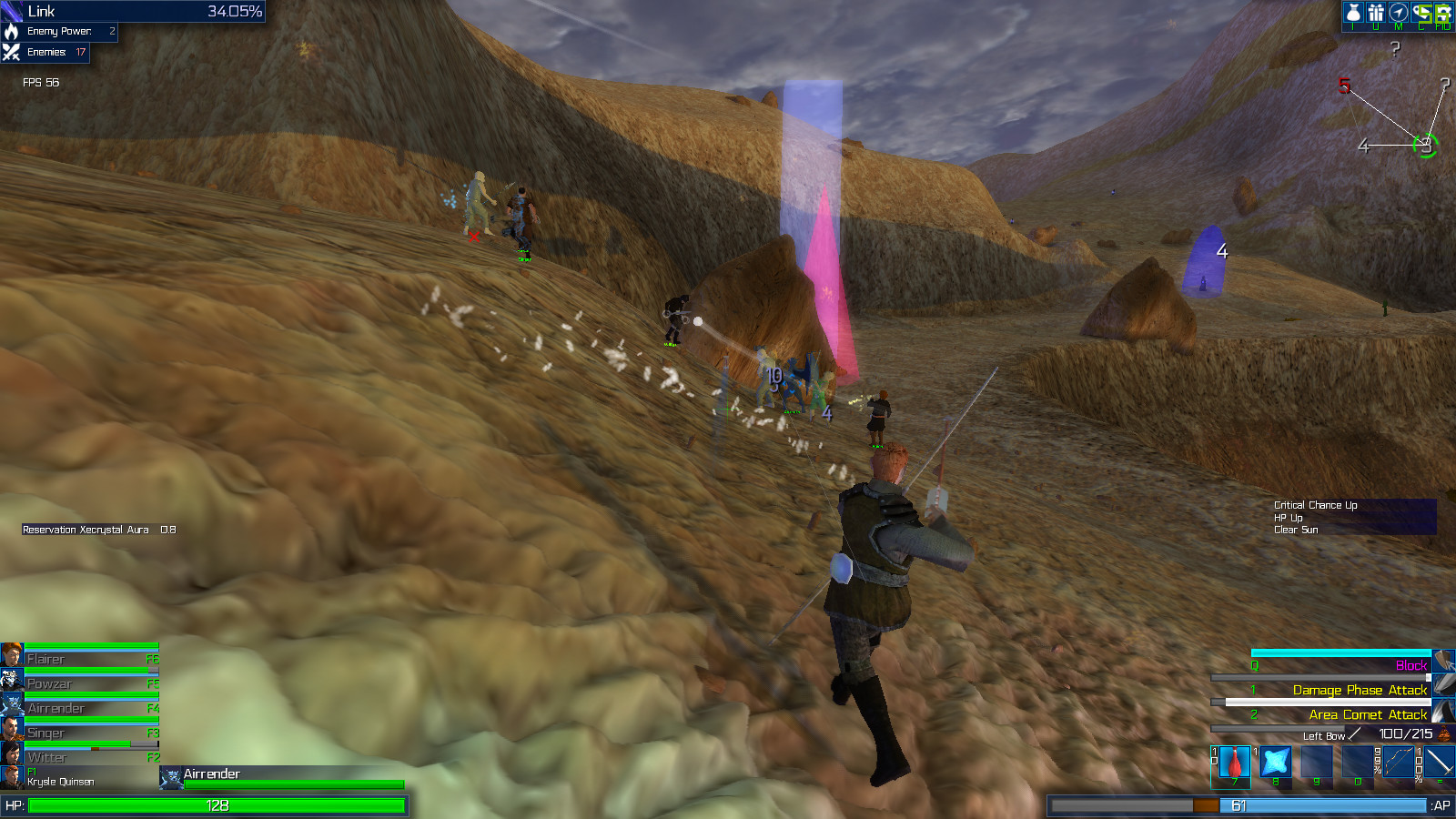
Task: Select the red potion in hotbar slot 7
Action: tap(1235, 763)
